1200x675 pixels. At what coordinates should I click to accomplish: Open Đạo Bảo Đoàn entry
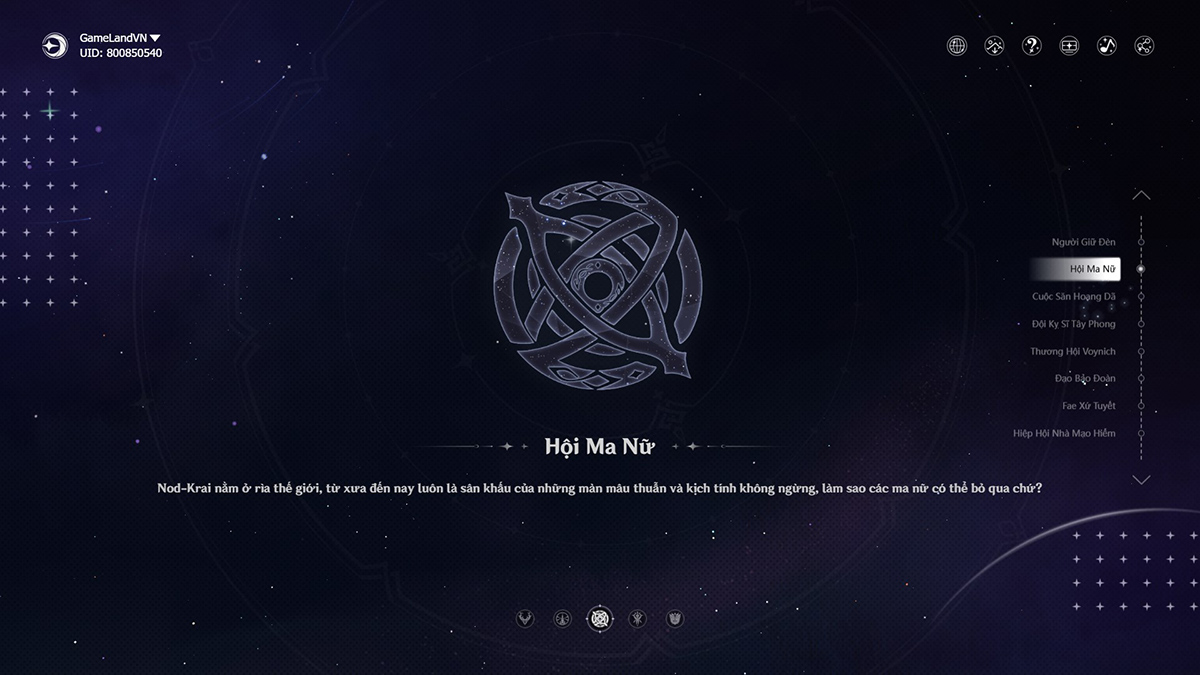[1084, 379]
